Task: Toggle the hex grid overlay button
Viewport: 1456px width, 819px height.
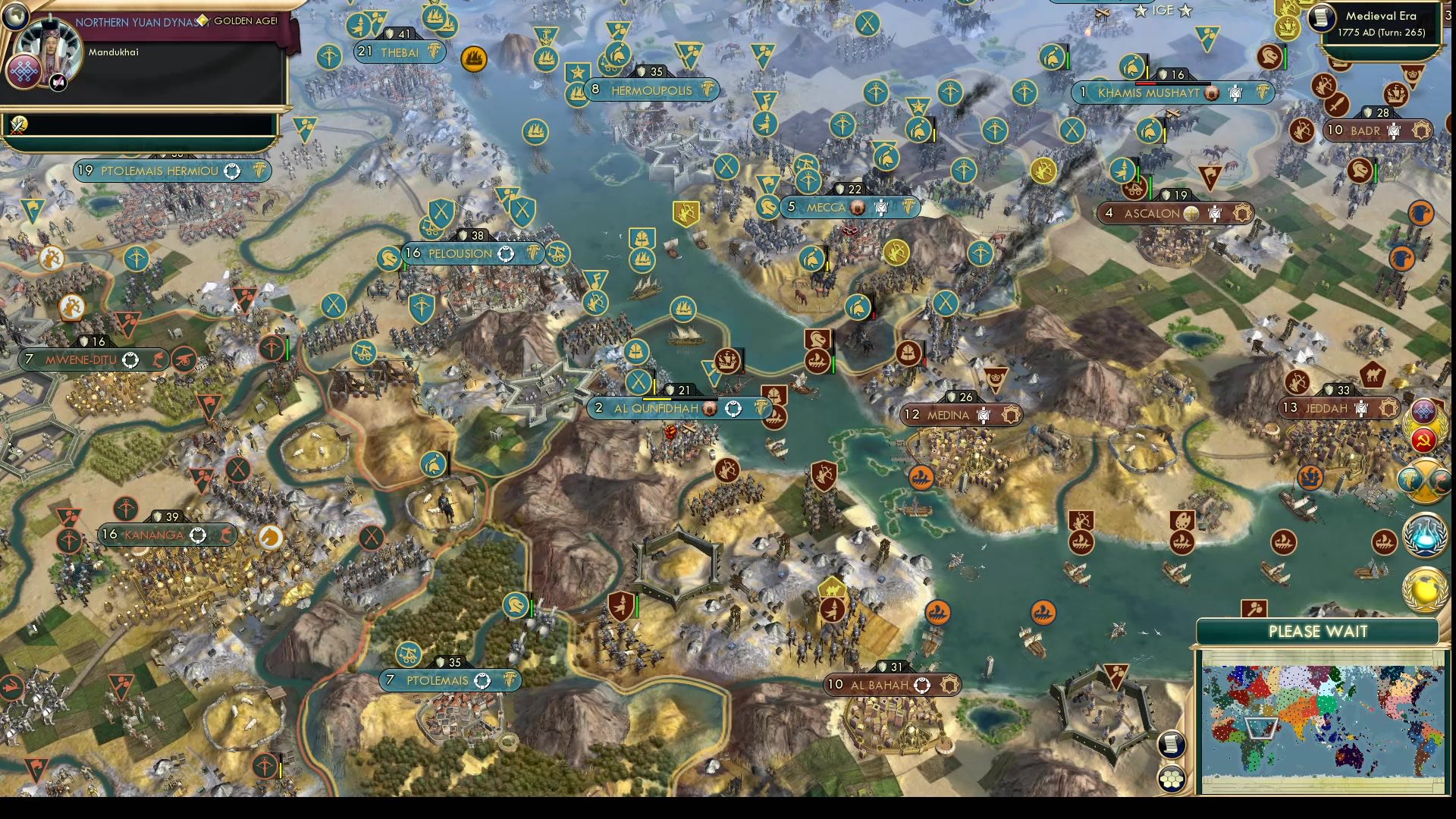Action: pyautogui.click(x=1172, y=780)
